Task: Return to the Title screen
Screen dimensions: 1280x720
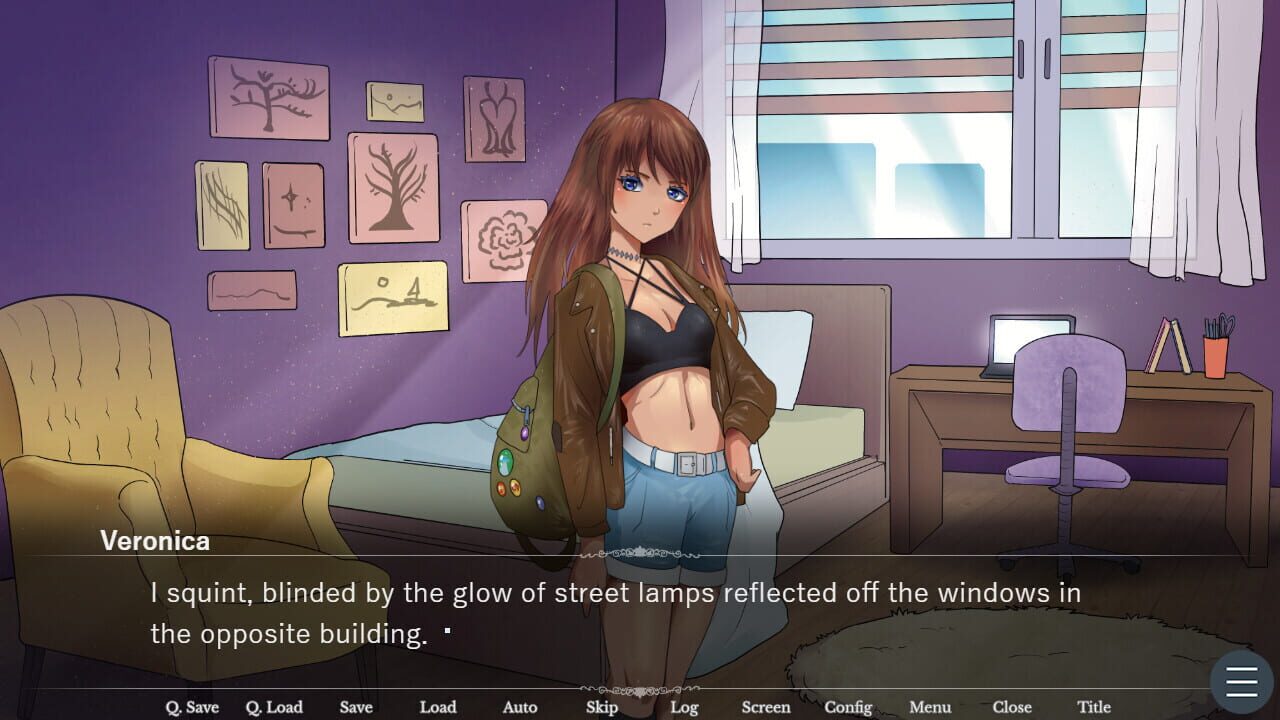Action: (1093, 707)
